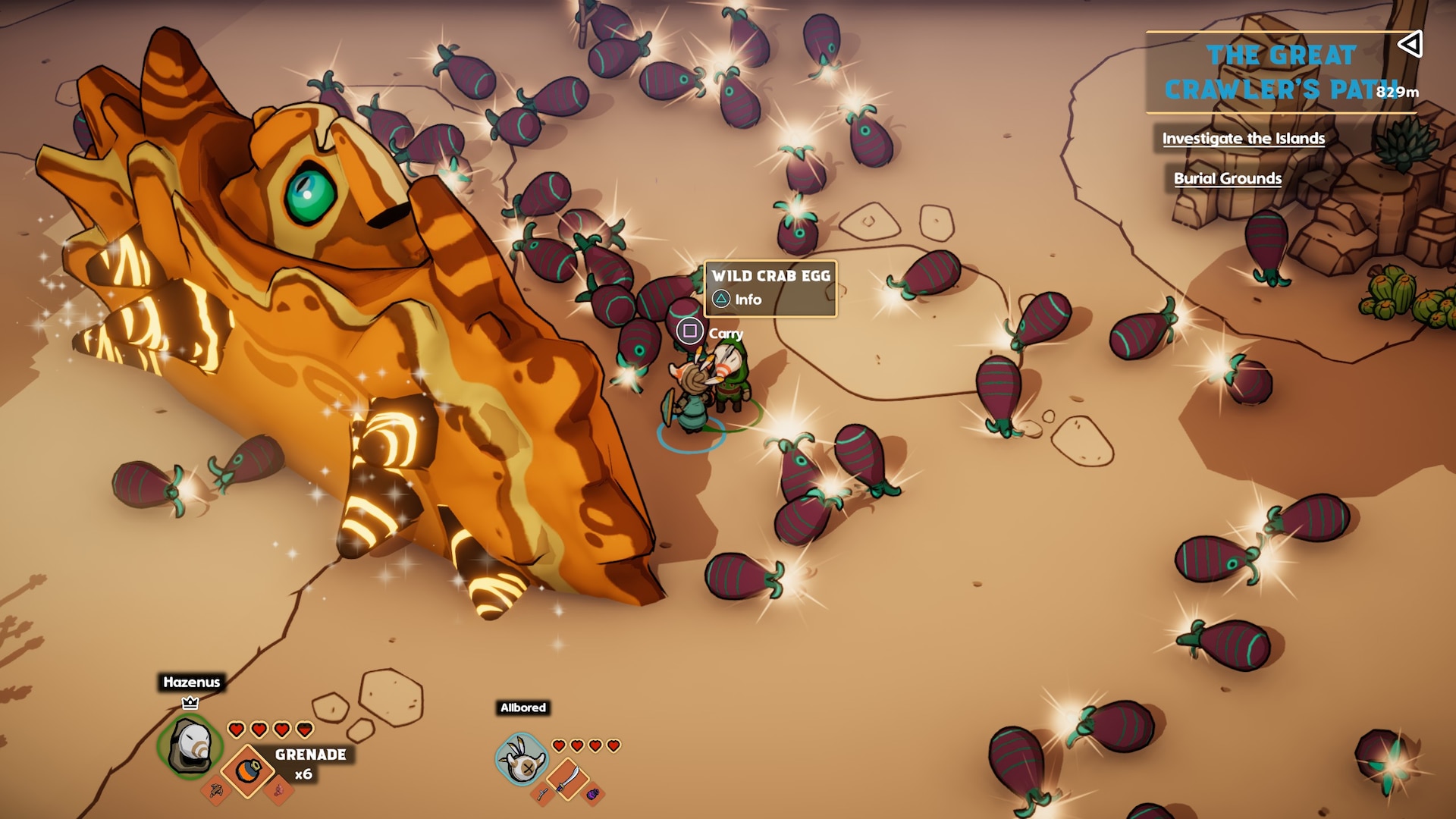Click Hazenus's hooded character portrait
Image resolution: width=1456 pixels, height=819 pixels.
190,746
